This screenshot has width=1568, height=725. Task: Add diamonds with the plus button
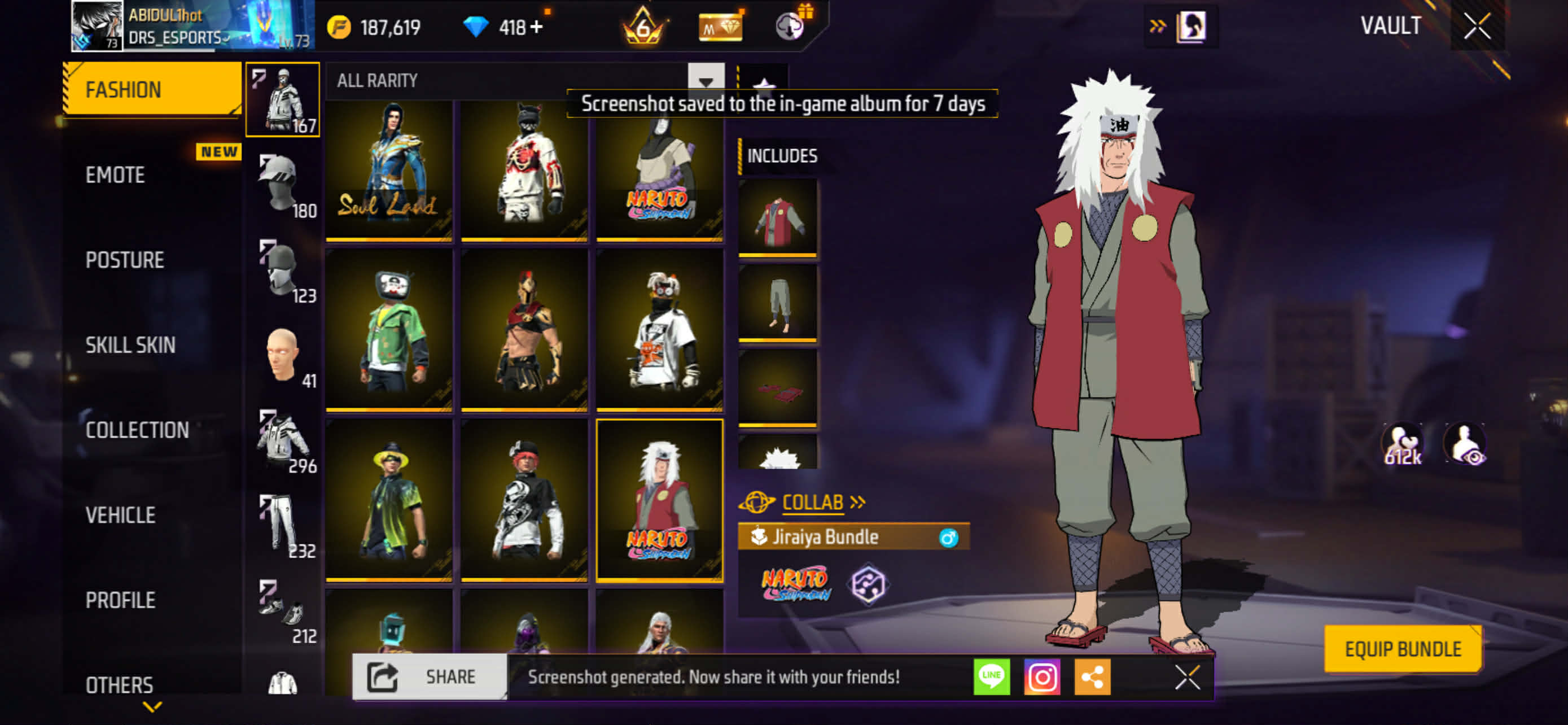point(536,28)
